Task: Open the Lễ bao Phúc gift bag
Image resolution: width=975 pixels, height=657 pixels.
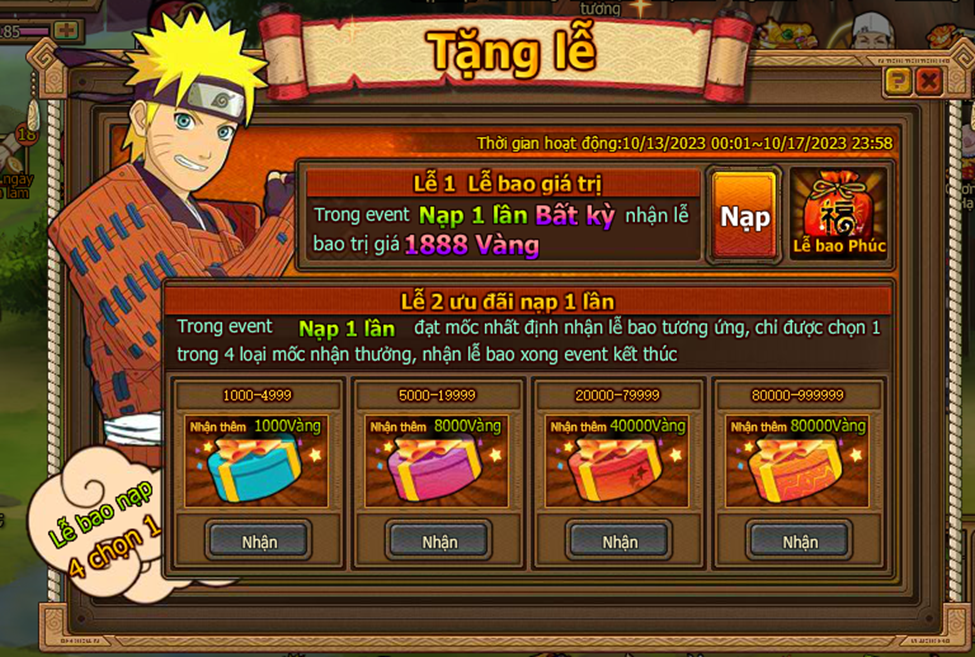Action: click(839, 214)
